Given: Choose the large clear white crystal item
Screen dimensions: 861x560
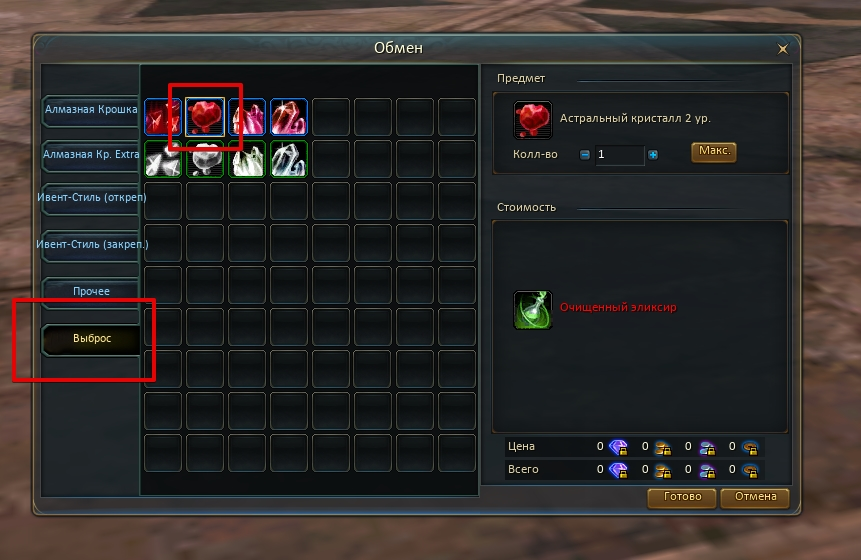Looking at the screenshot, I should point(289,159).
